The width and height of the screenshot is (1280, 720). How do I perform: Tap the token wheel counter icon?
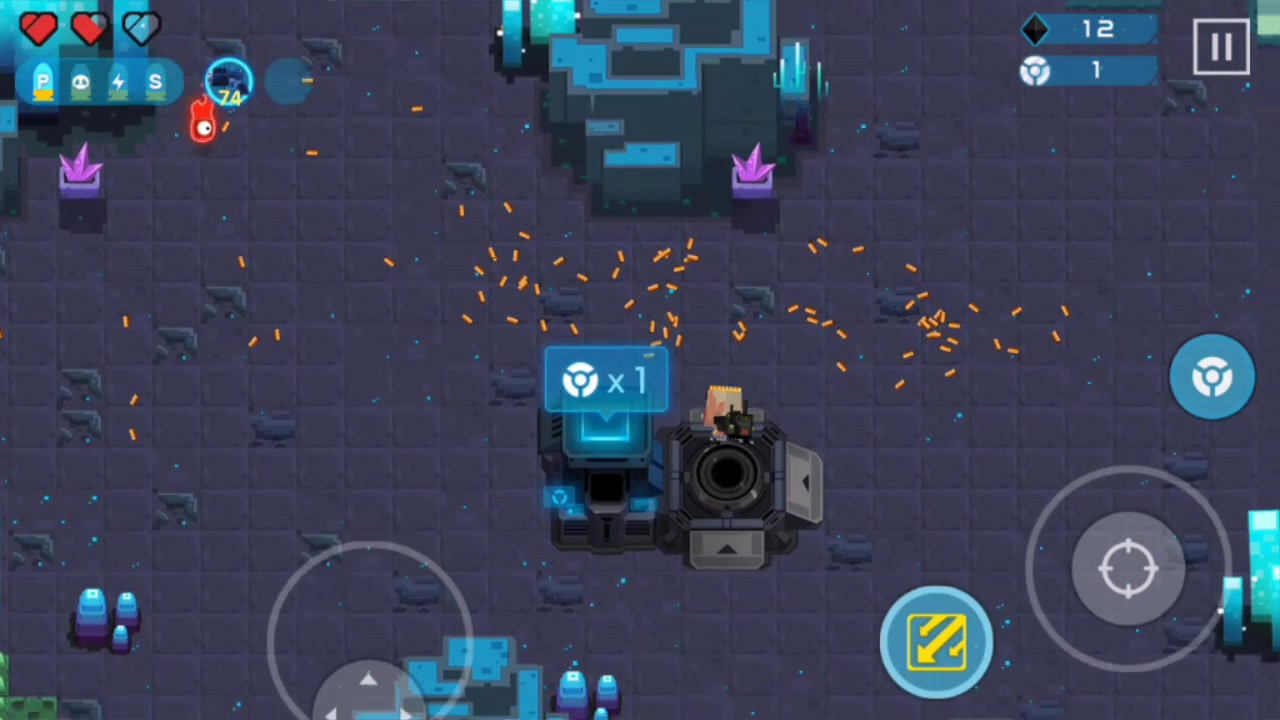(1035, 71)
